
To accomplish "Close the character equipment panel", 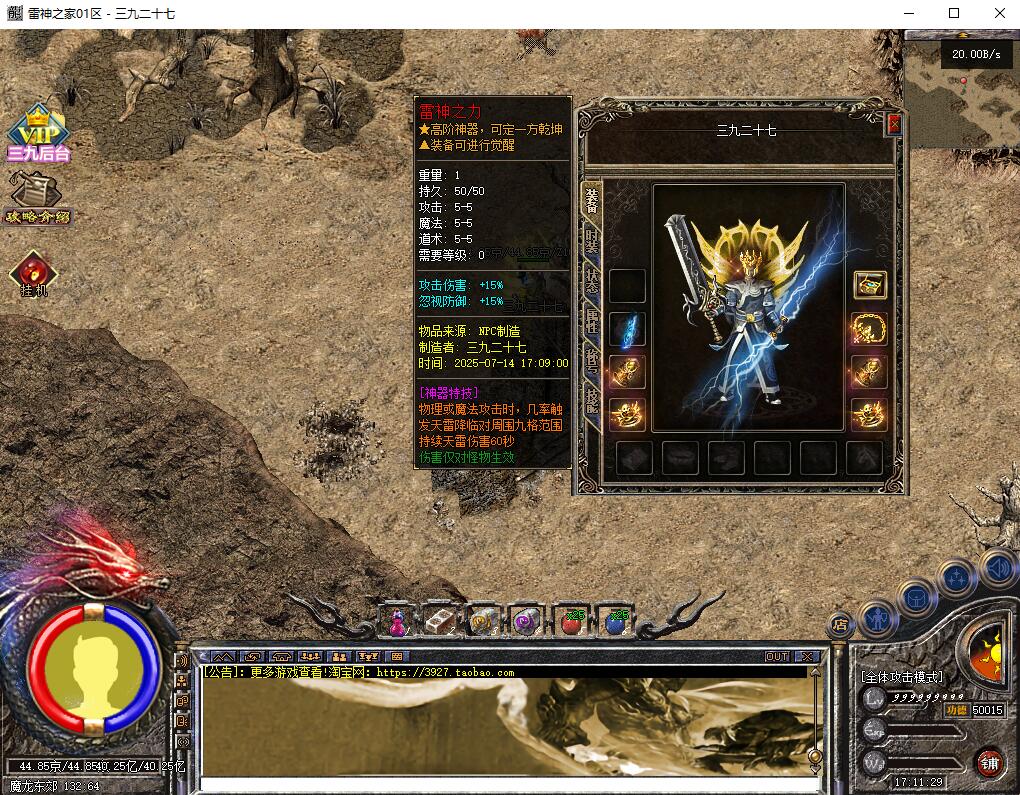I will 894,124.
